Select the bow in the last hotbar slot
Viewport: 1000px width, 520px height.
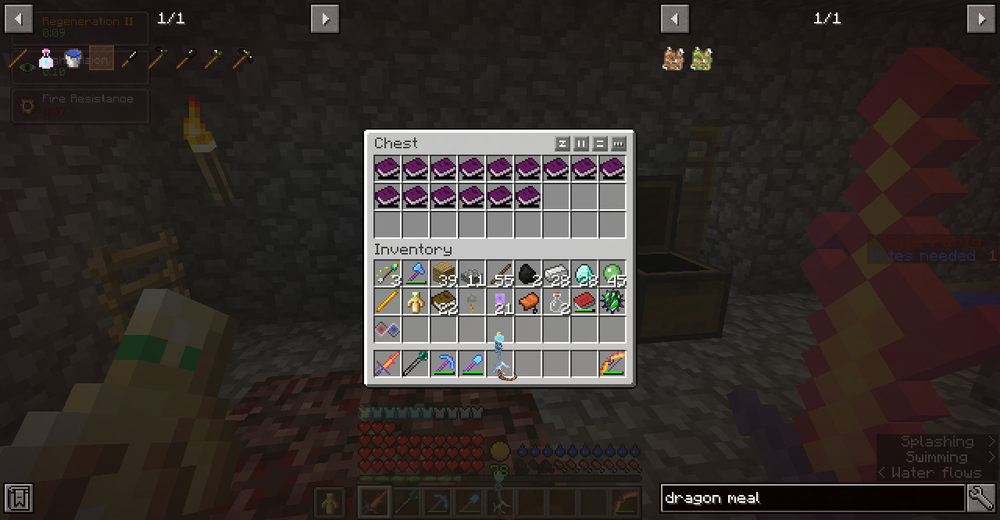click(x=612, y=363)
